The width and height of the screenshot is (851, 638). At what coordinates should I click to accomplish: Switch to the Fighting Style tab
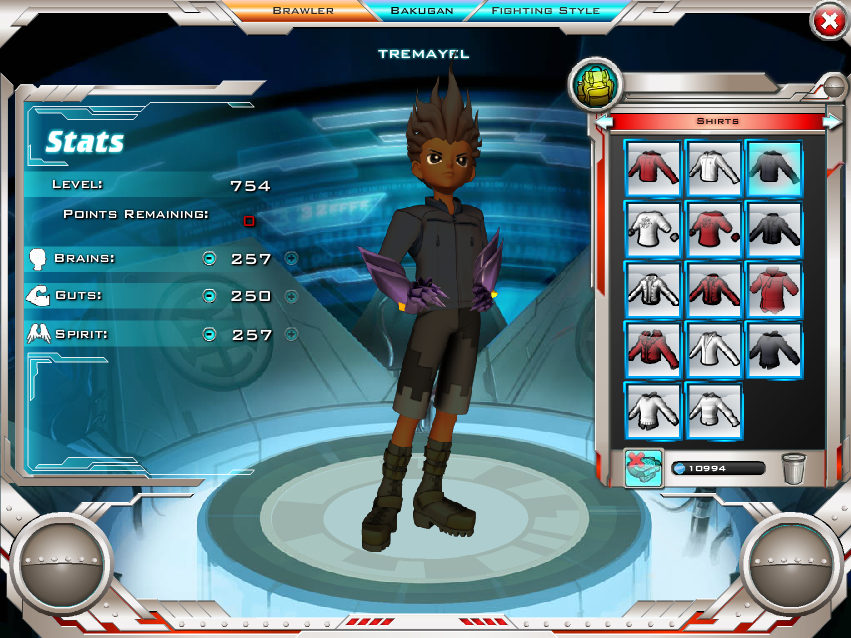coord(545,11)
